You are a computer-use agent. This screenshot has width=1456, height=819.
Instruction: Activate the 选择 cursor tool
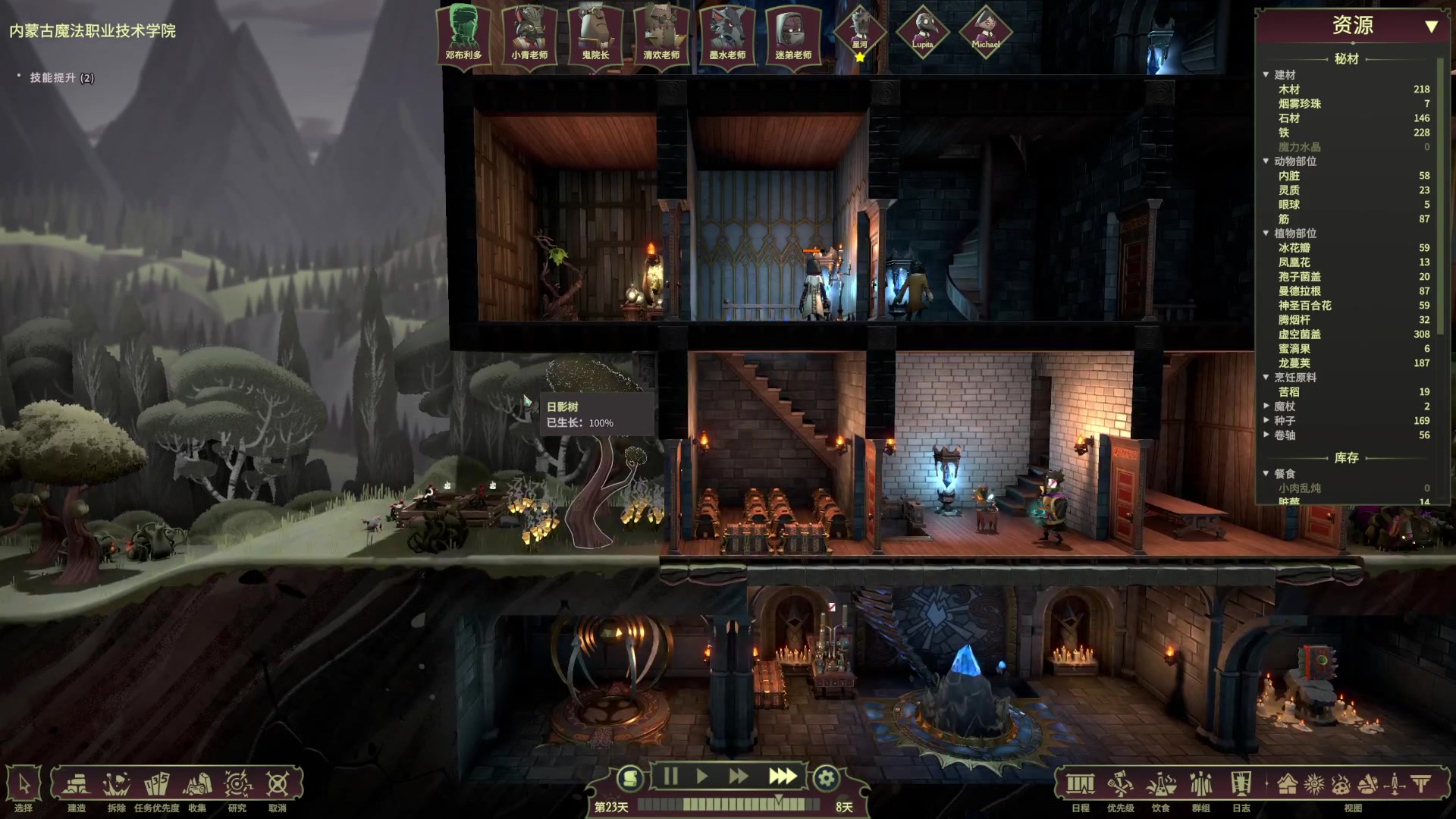[24, 785]
